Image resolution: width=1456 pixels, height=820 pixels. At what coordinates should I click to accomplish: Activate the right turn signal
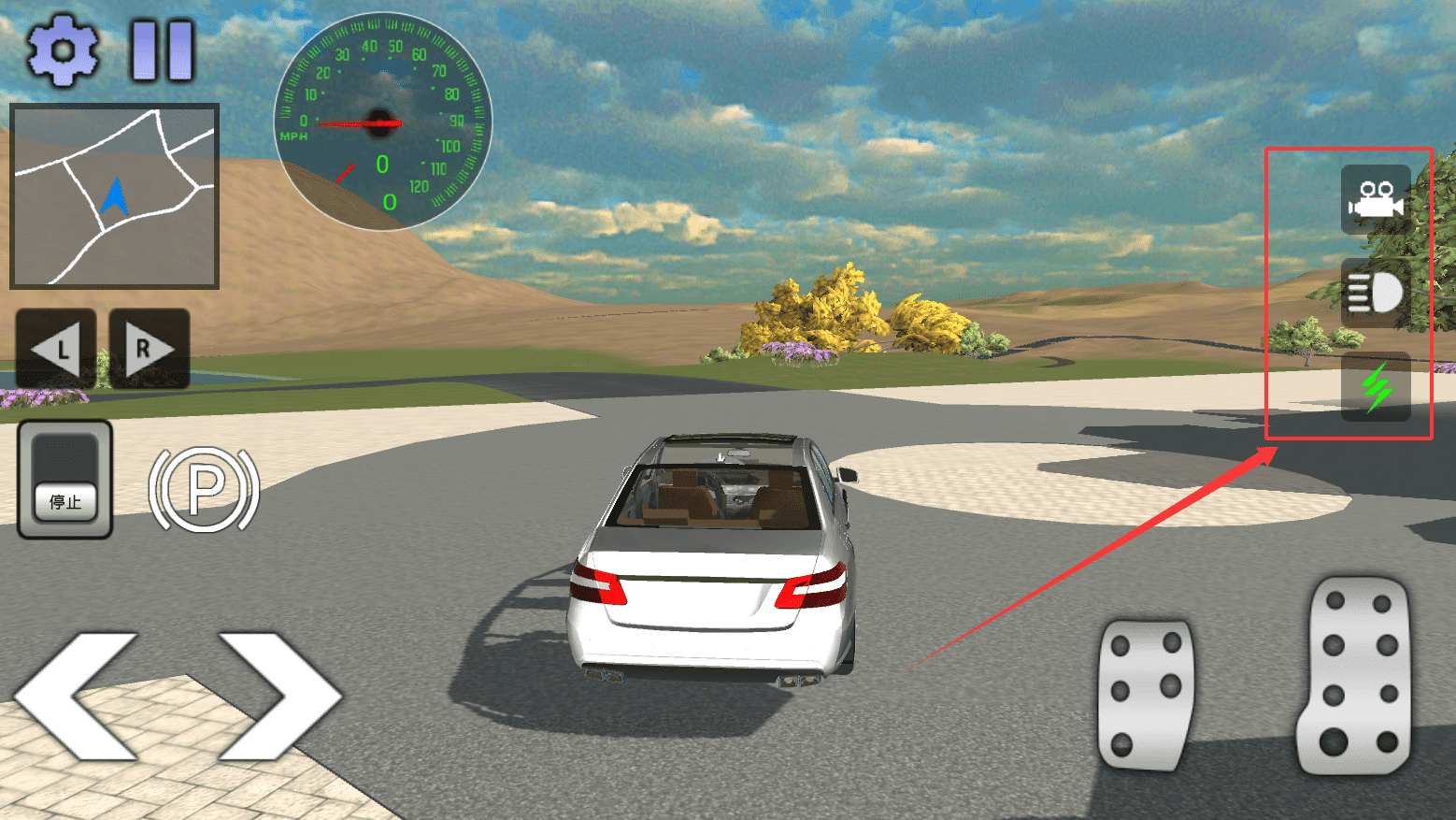[150, 349]
